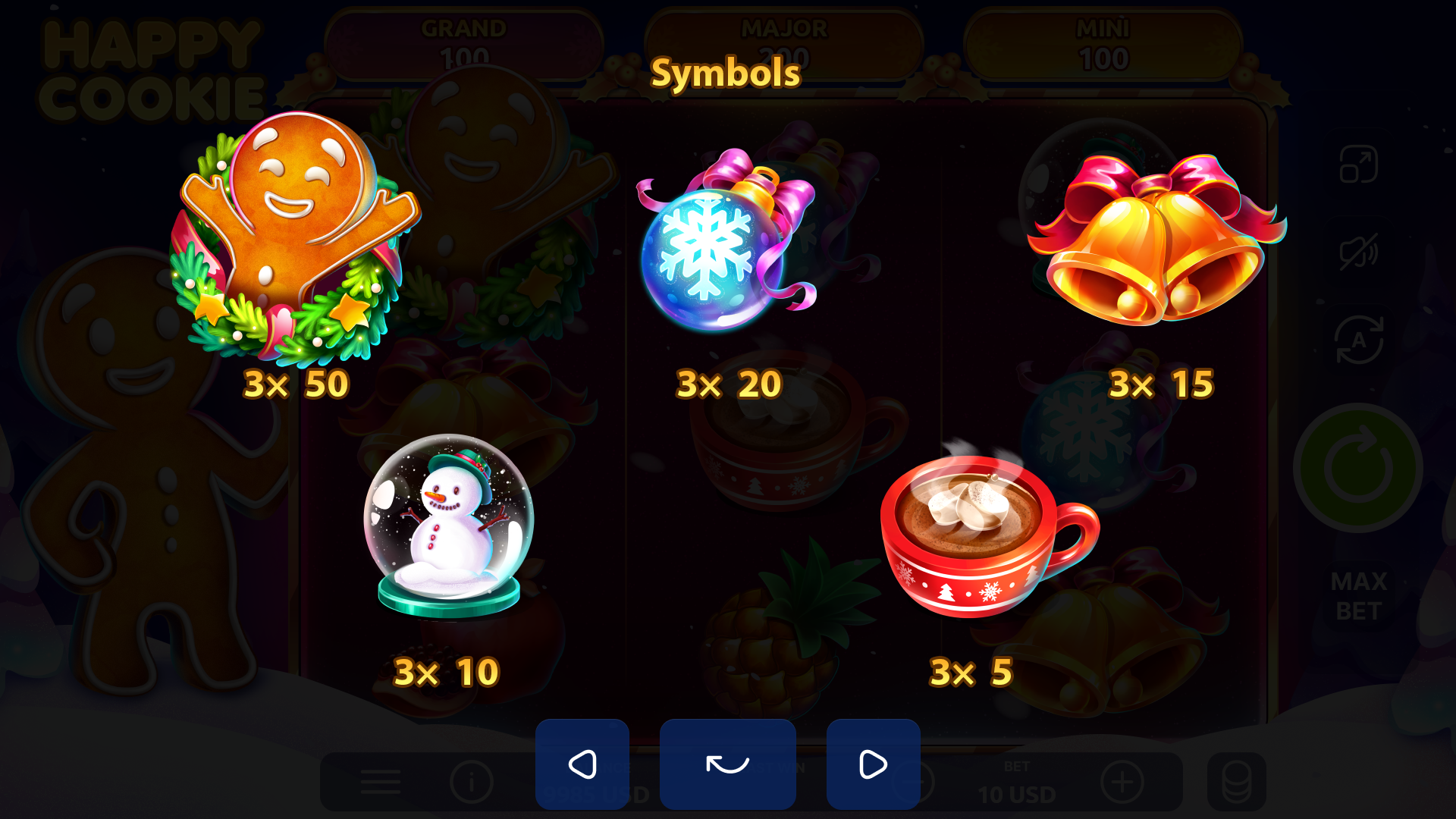Go to previous paytable page with left arrow

point(582,764)
